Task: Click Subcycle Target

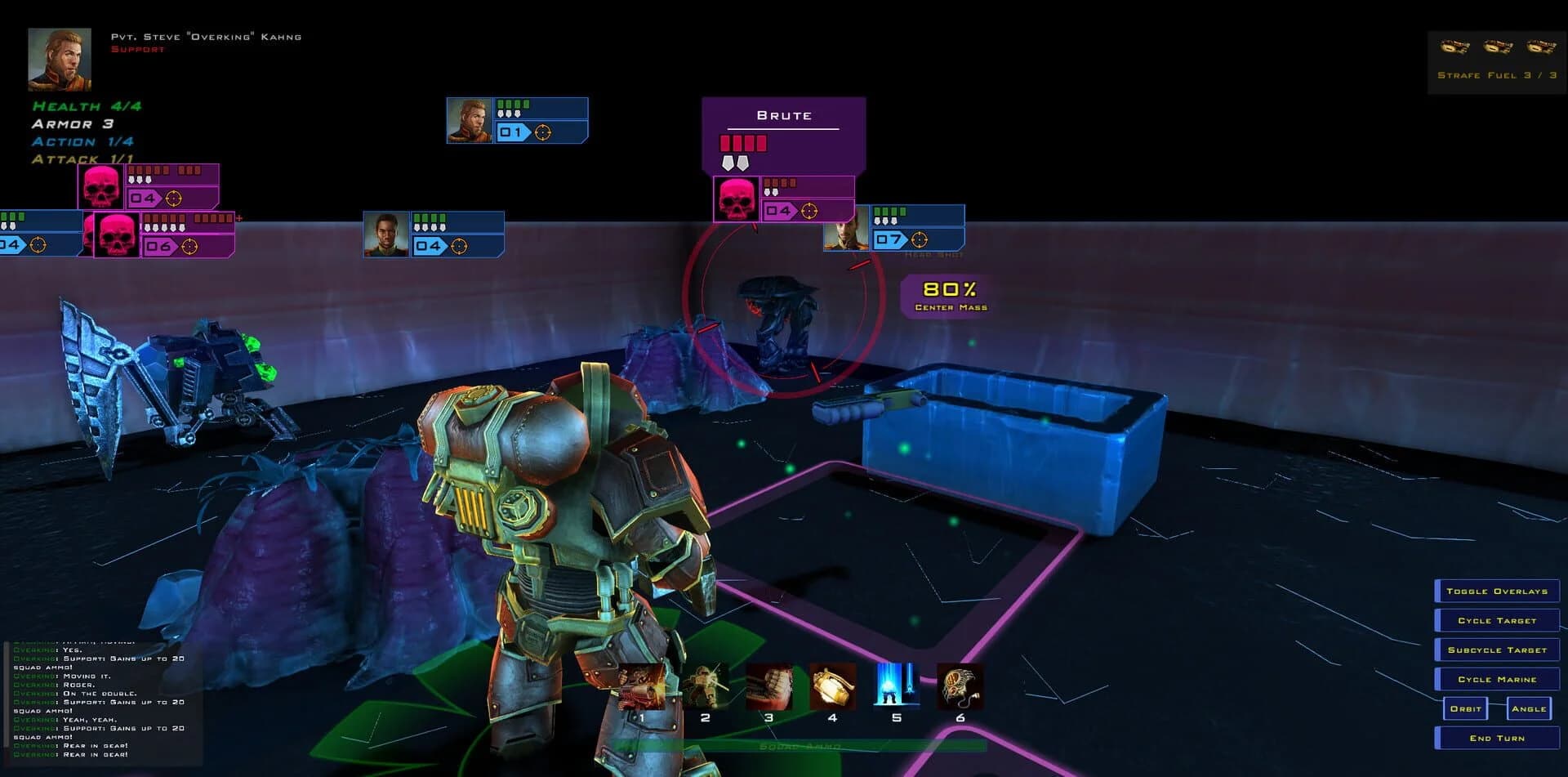Action: coord(1498,650)
